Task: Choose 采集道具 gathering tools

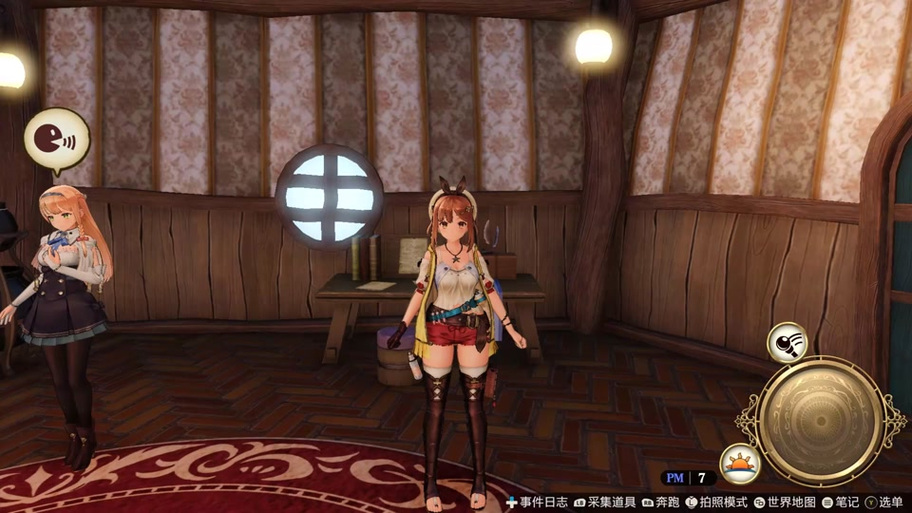Action: coord(604,502)
